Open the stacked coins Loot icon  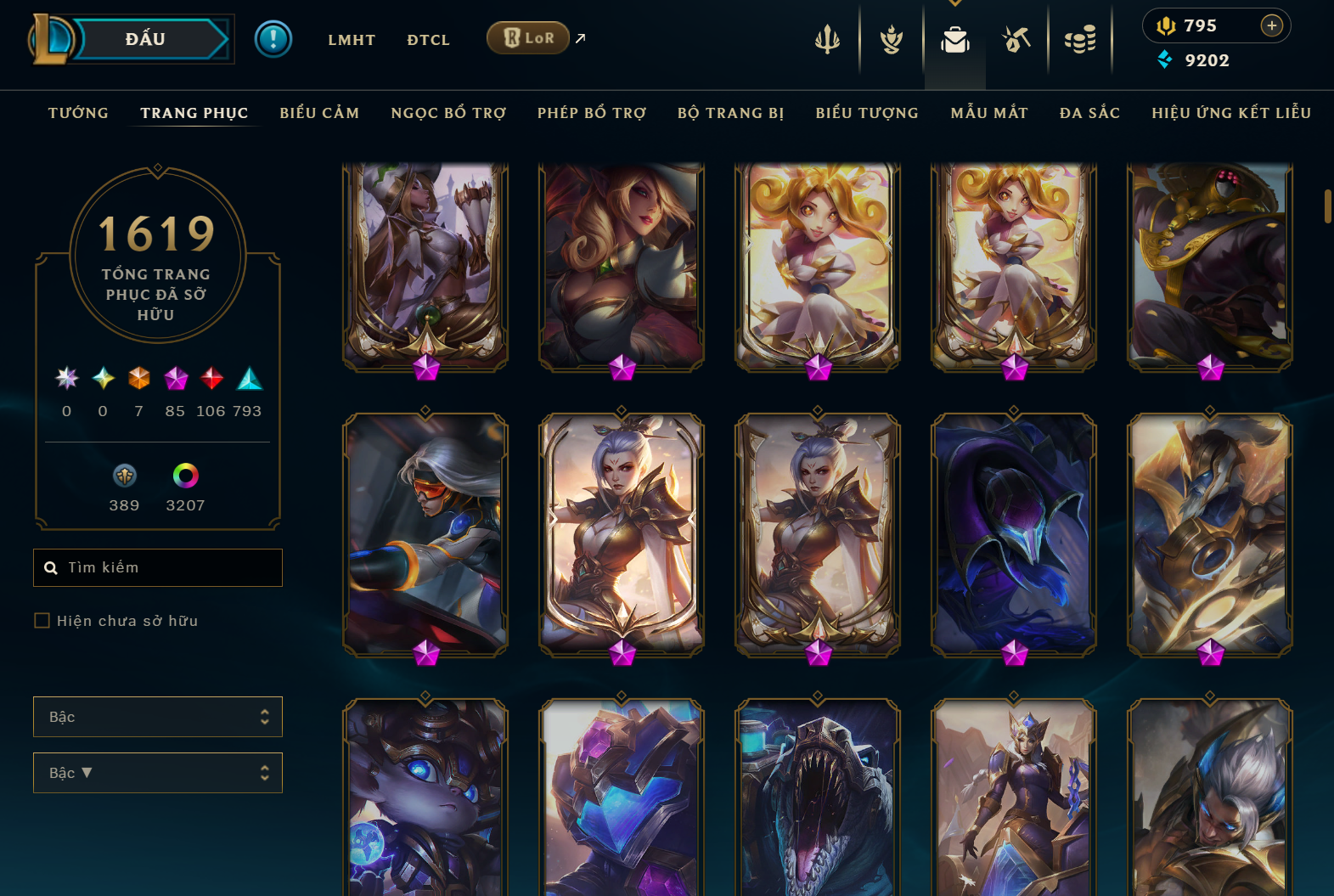(1080, 38)
